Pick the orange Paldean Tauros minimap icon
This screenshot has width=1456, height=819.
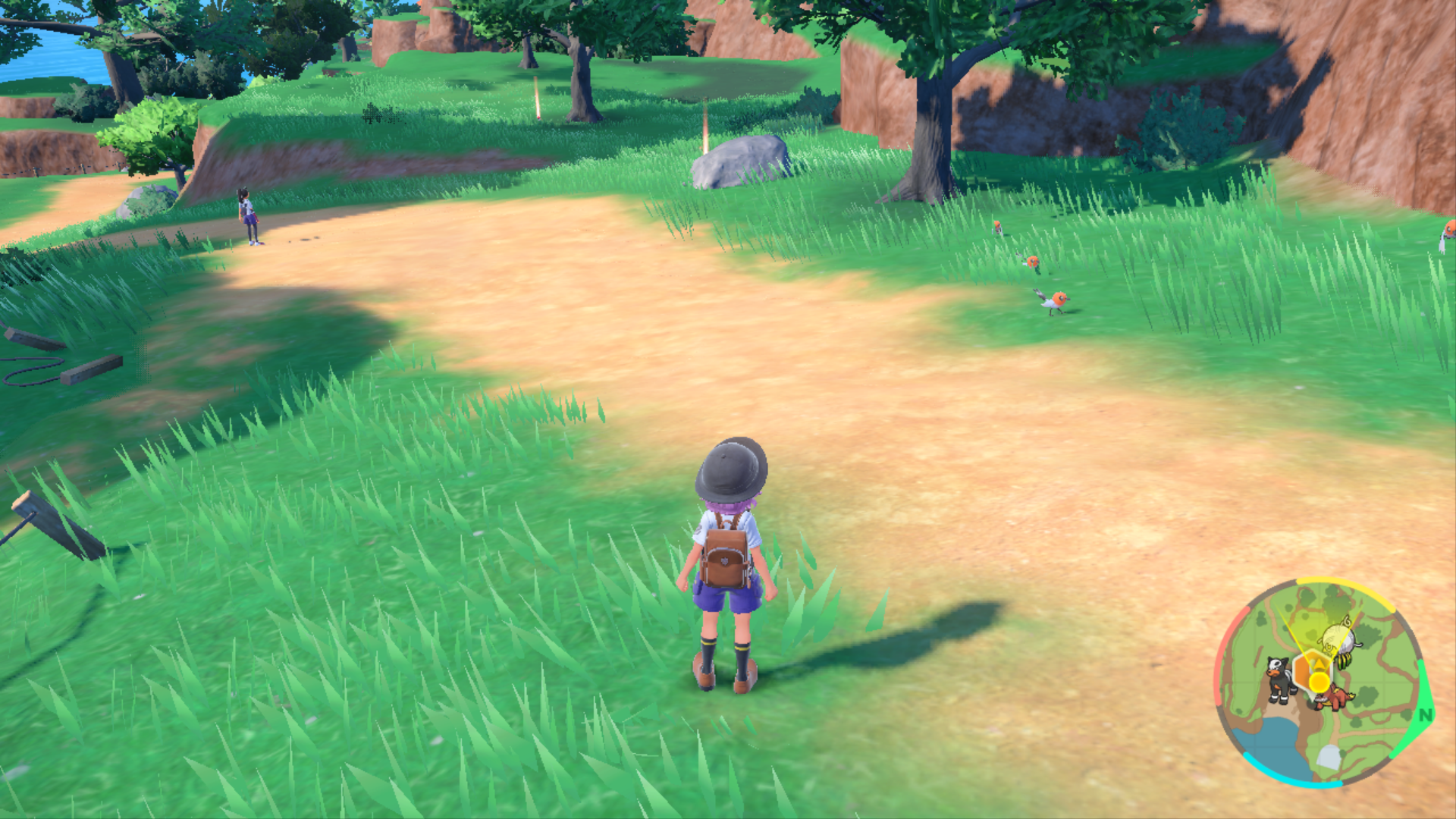tap(1333, 698)
